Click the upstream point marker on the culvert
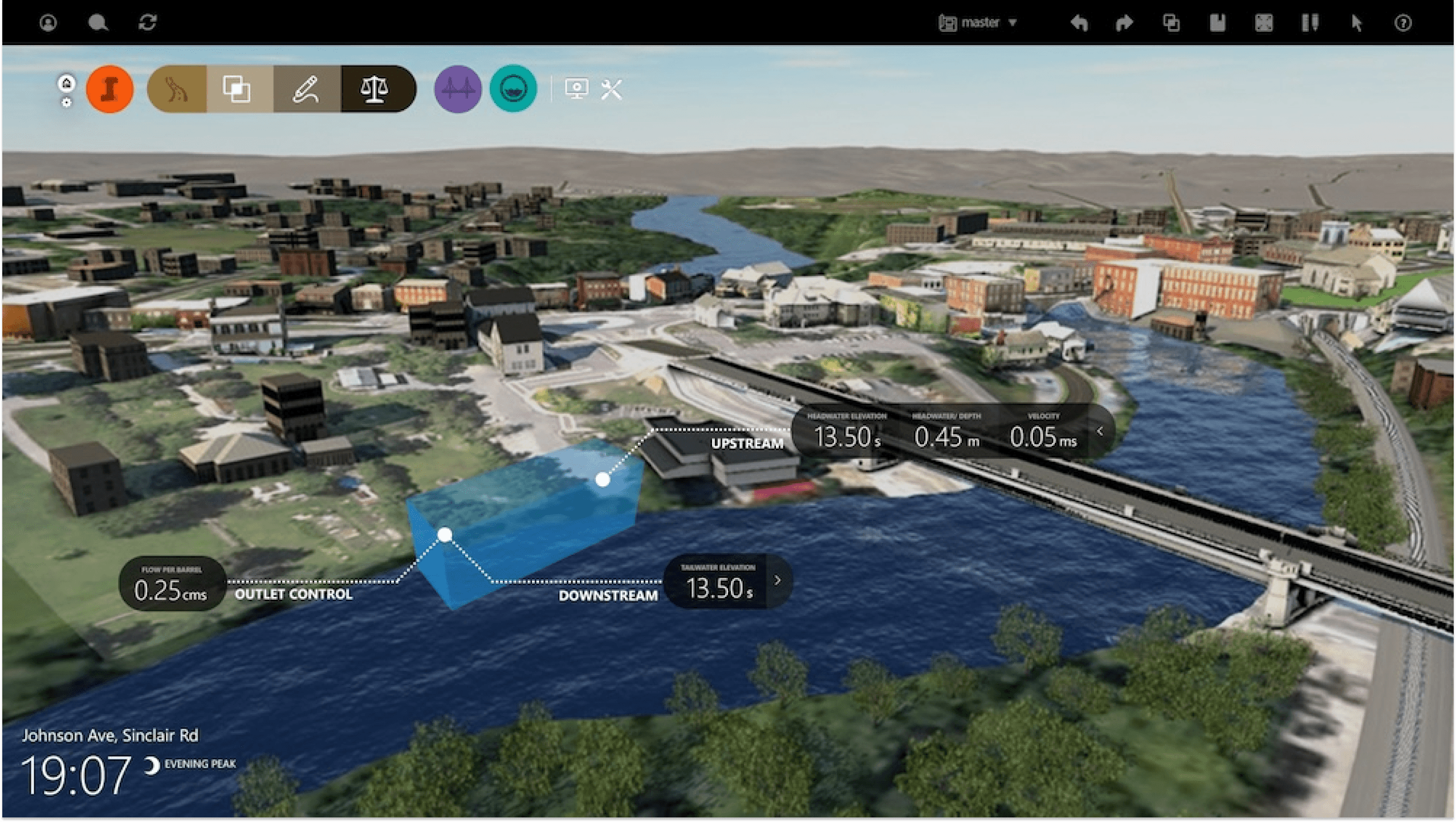 [x=603, y=481]
